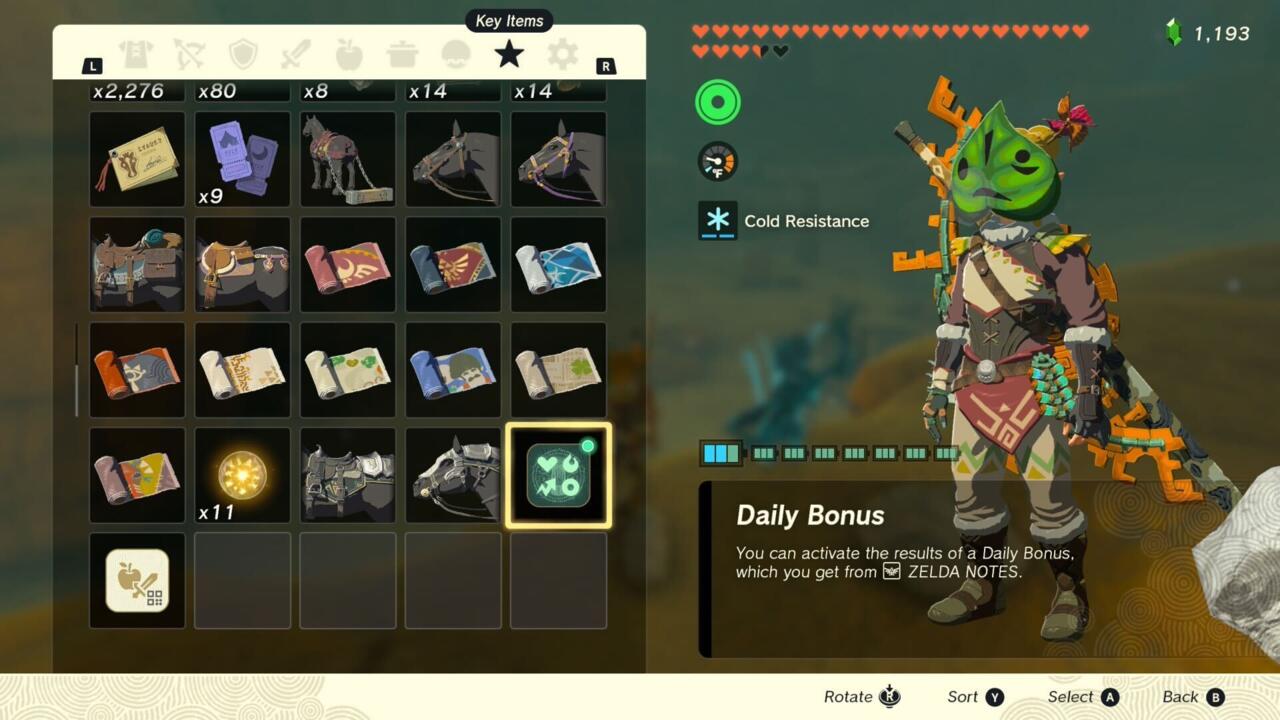Switch to the shields tab
The height and width of the screenshot is (720, 1280).
[243, 54]
